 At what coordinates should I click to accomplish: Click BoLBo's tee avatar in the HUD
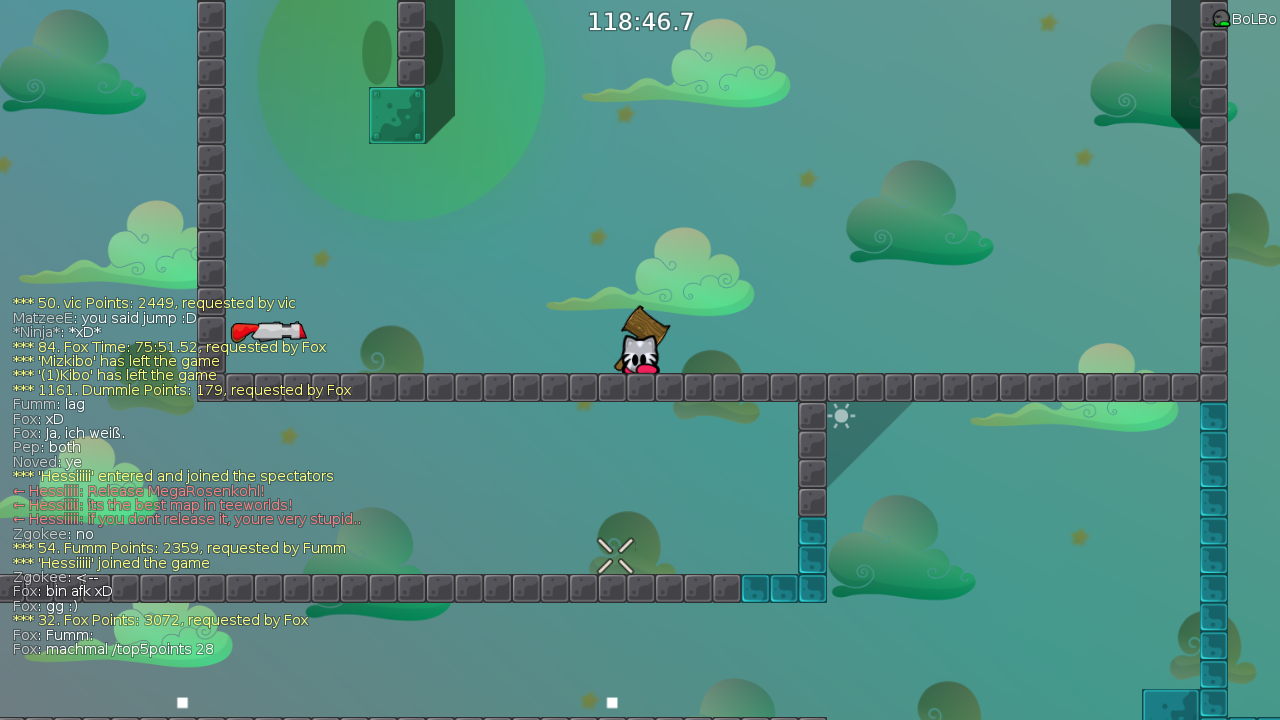pyautogui.click(x=1221, y=17)
